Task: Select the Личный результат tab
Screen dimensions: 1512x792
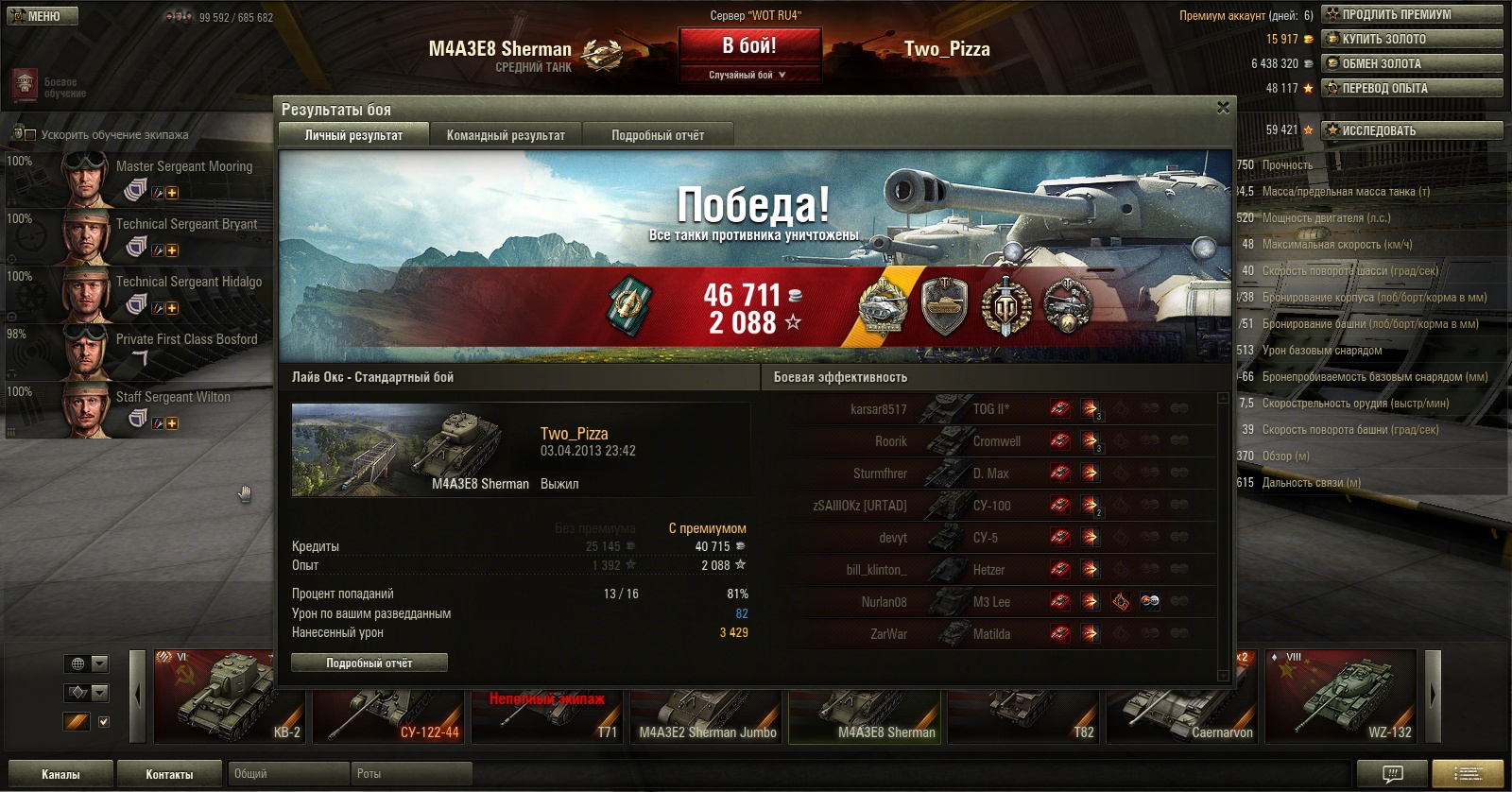Action: pos(353,135)
